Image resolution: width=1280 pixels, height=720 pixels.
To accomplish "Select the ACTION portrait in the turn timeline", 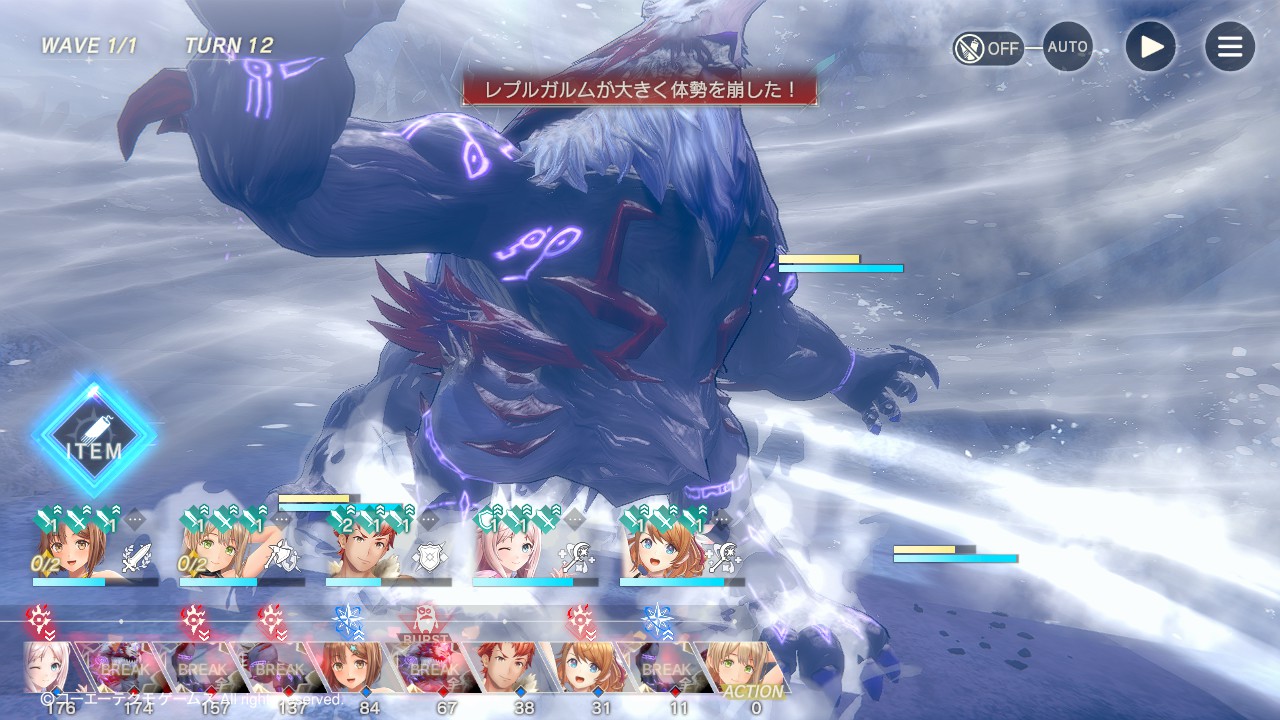I will click(746, 668).
